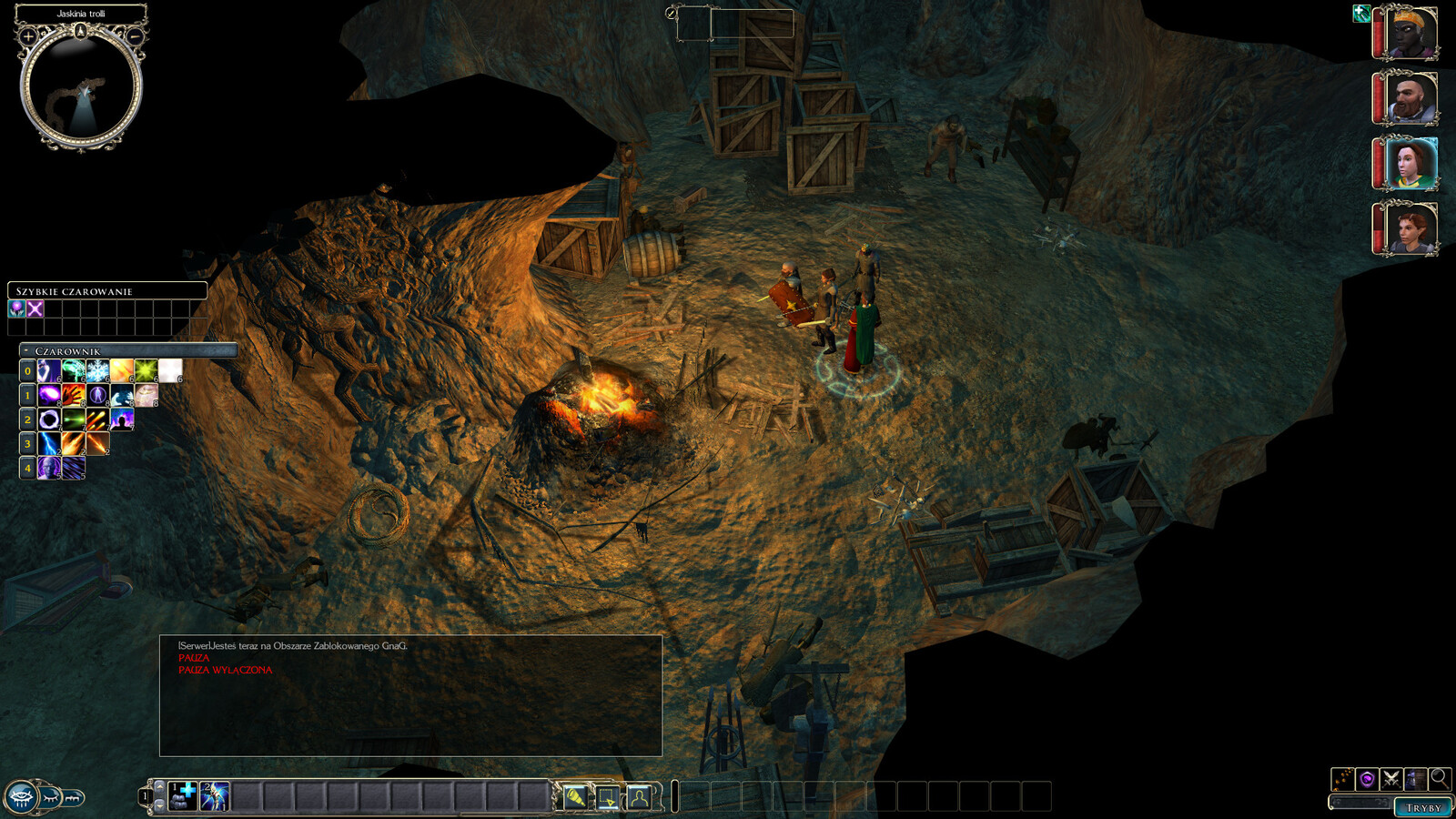
Task: Click the large eye icon button
Action: (21, 798)
